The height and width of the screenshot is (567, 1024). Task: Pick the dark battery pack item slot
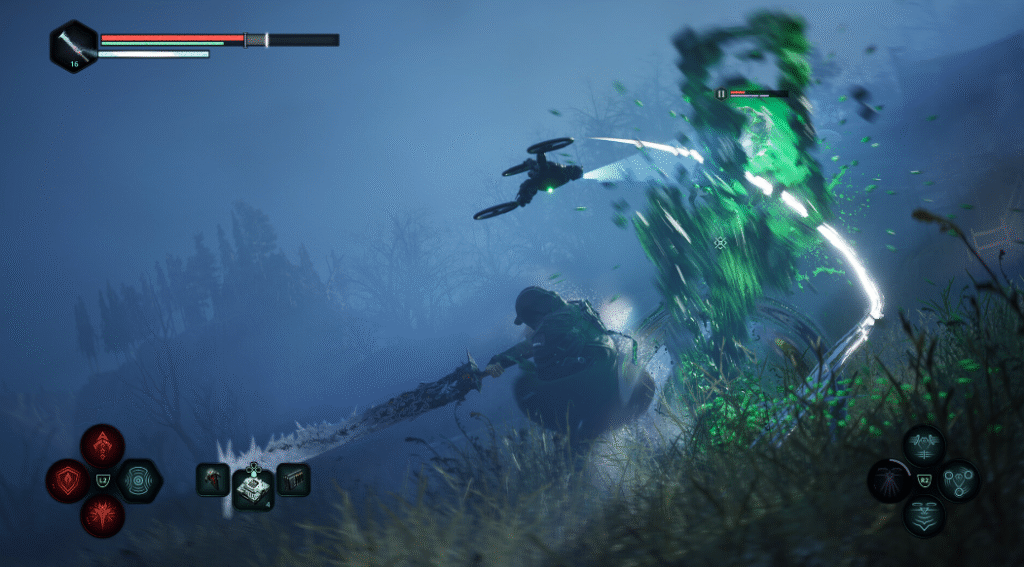293,479
